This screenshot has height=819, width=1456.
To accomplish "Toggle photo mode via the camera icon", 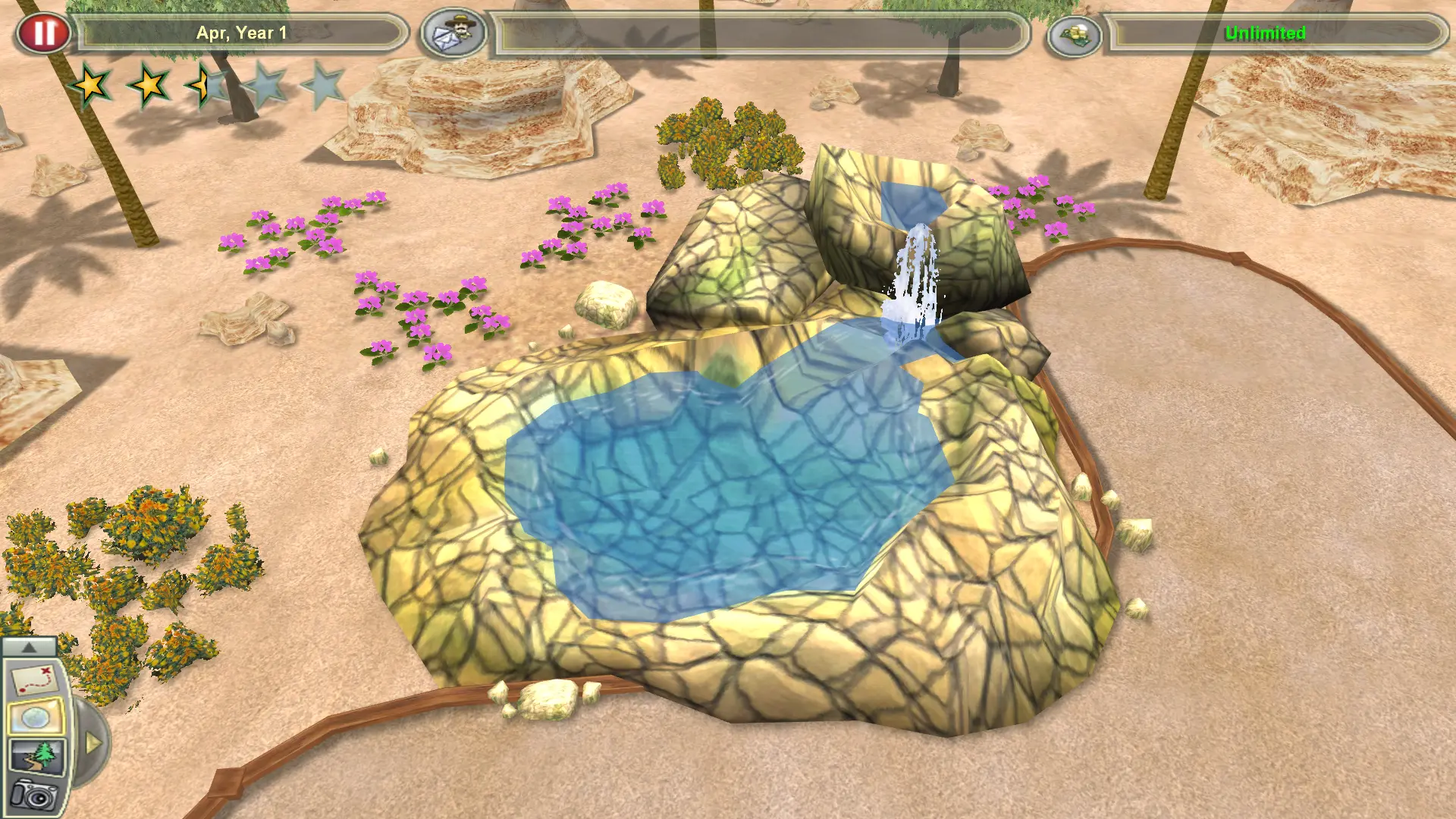I will (33, 798).
